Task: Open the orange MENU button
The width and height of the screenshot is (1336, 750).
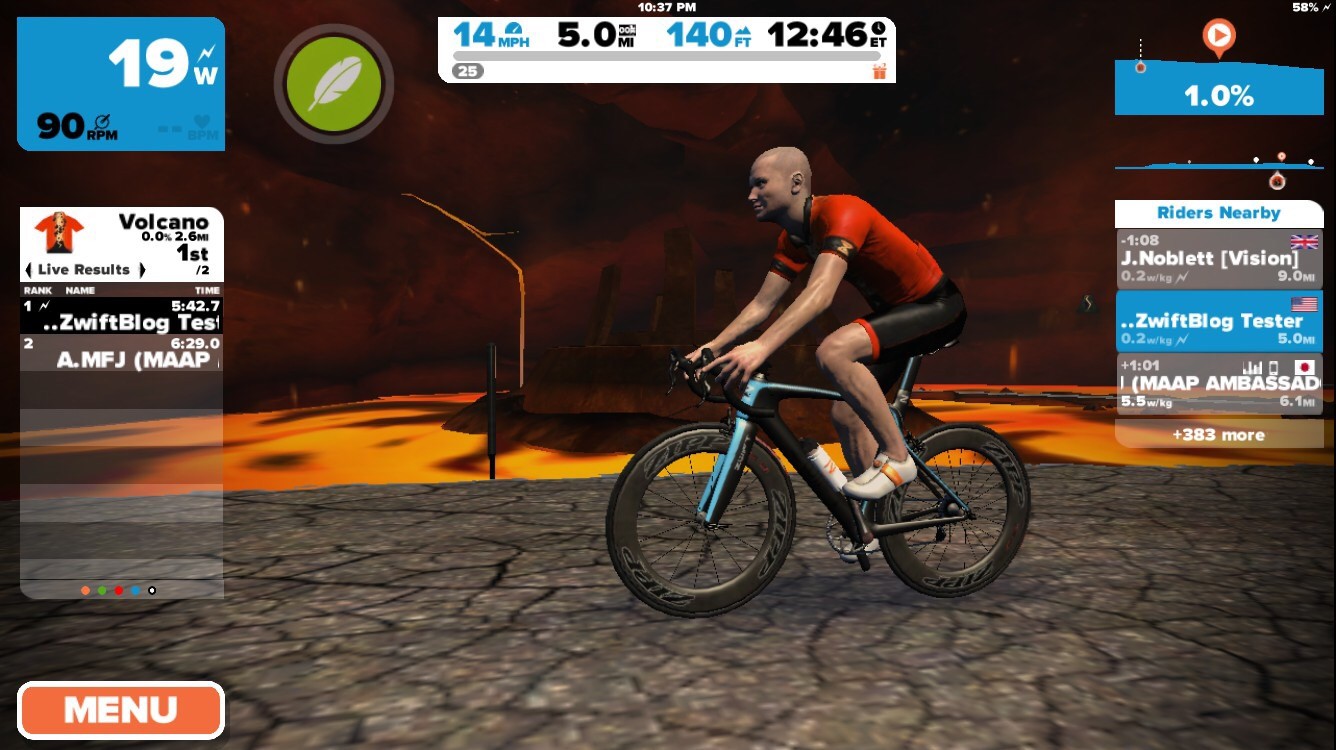Action: click(x=120, y=710)
